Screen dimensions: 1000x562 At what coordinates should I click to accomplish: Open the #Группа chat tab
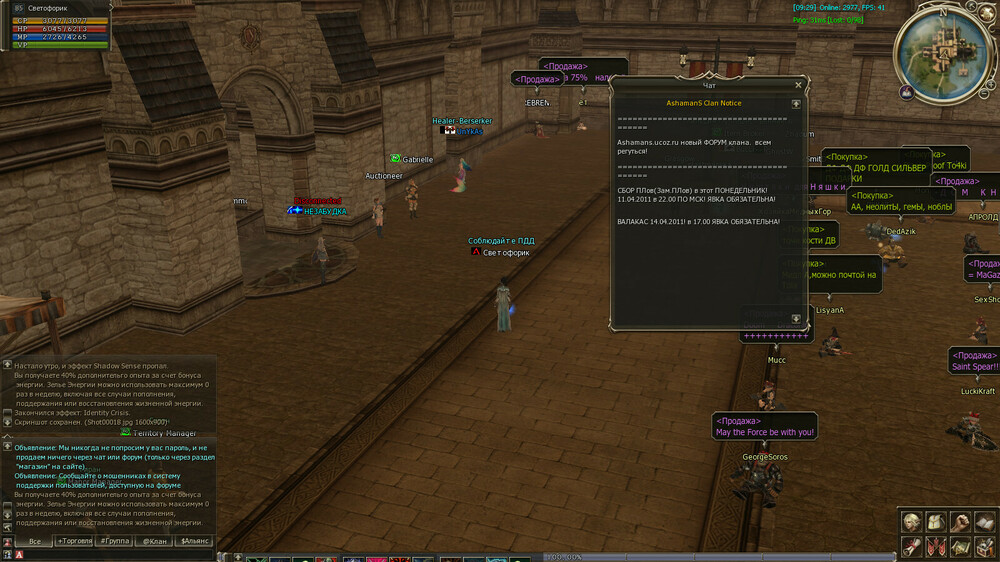click(115, 541)
